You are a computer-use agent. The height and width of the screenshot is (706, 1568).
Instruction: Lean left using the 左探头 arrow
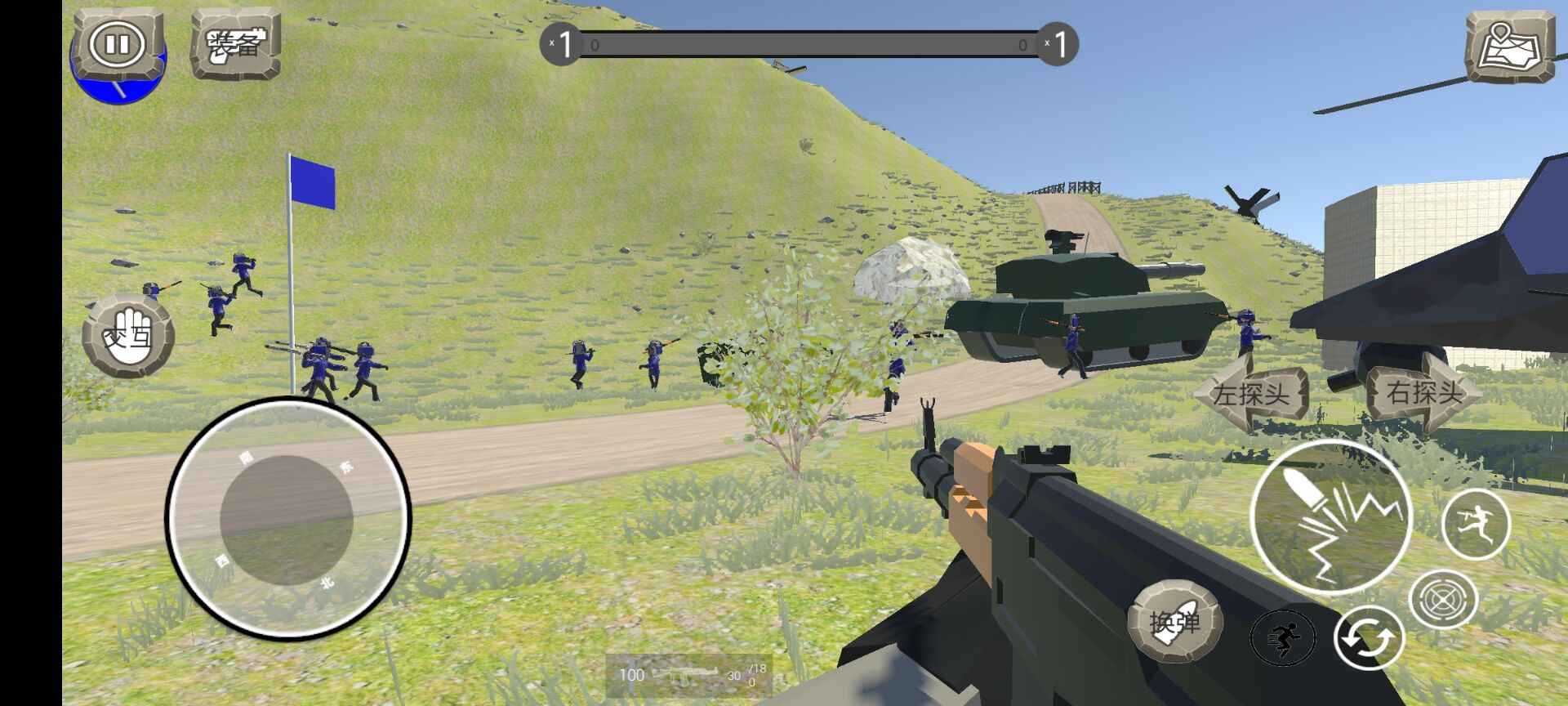click(x=1251, y=395)
